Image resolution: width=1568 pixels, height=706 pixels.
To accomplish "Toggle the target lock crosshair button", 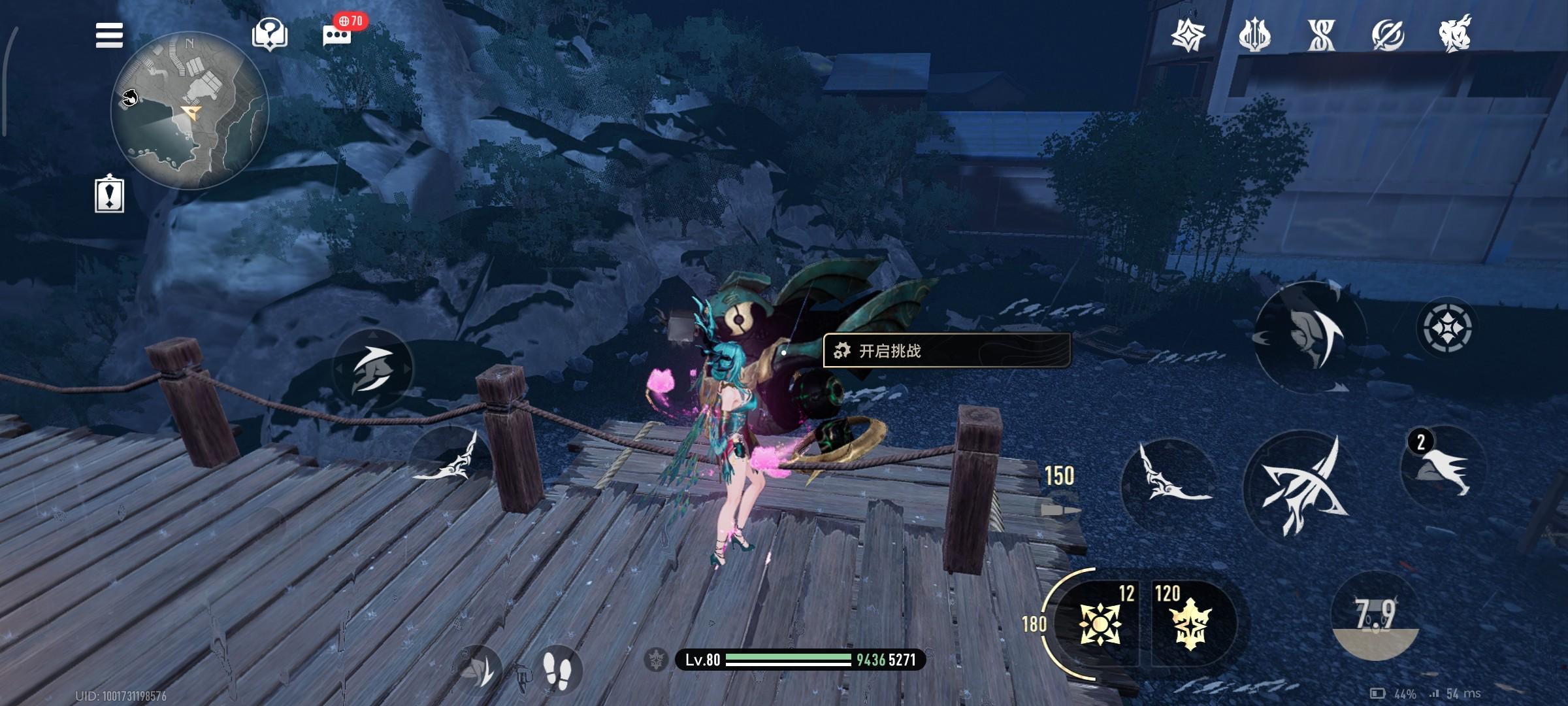I will pyautogui.click(x=1447, y=328).
